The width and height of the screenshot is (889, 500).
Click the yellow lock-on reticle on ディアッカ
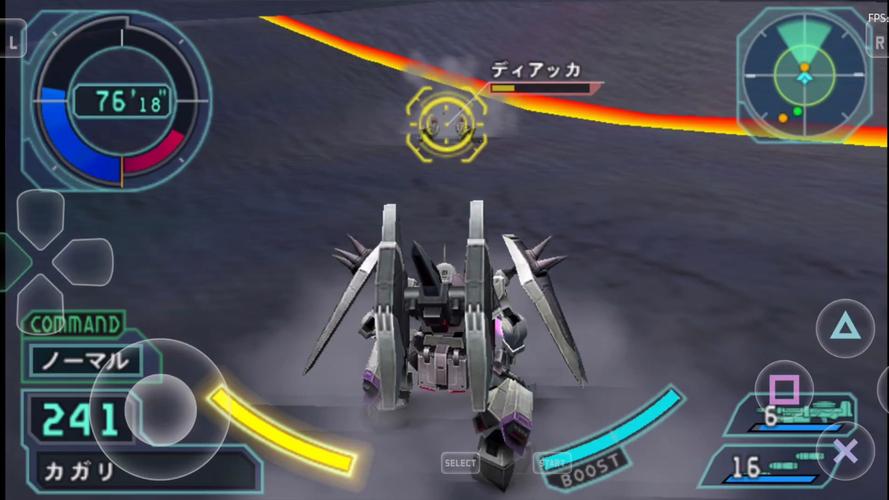point(446,122)
